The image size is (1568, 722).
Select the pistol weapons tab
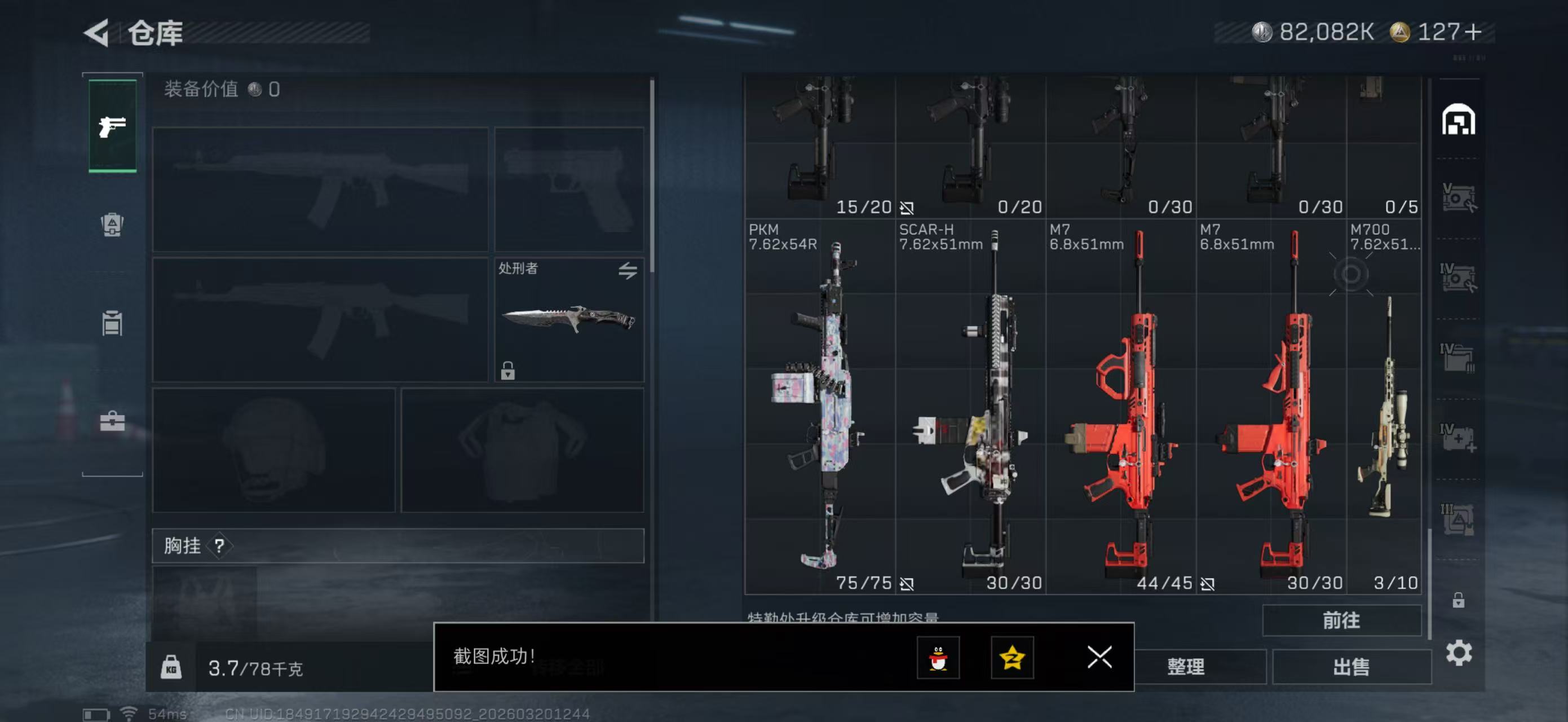113,126
